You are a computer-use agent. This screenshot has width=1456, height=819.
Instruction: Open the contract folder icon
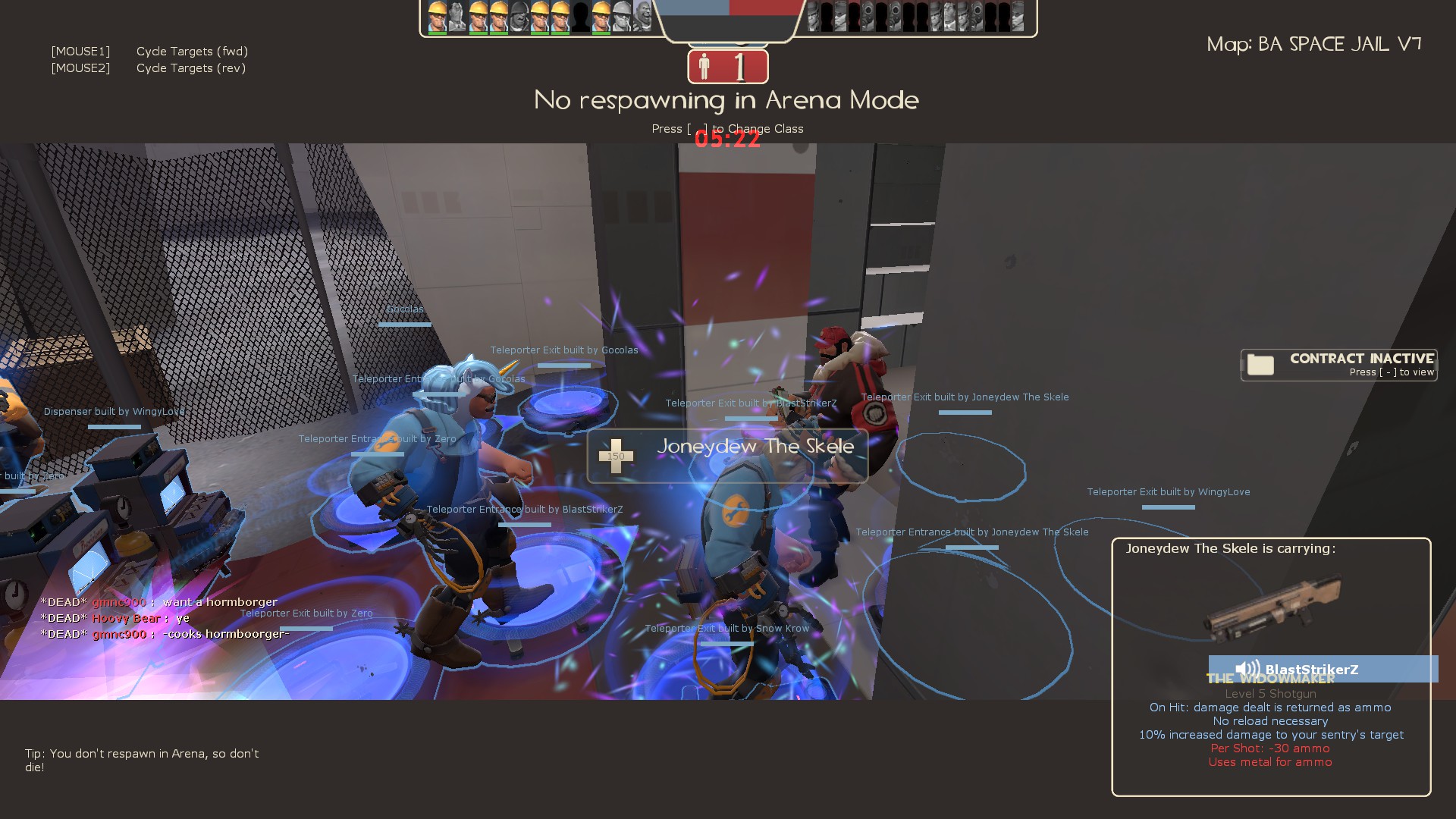[1261, 365]
